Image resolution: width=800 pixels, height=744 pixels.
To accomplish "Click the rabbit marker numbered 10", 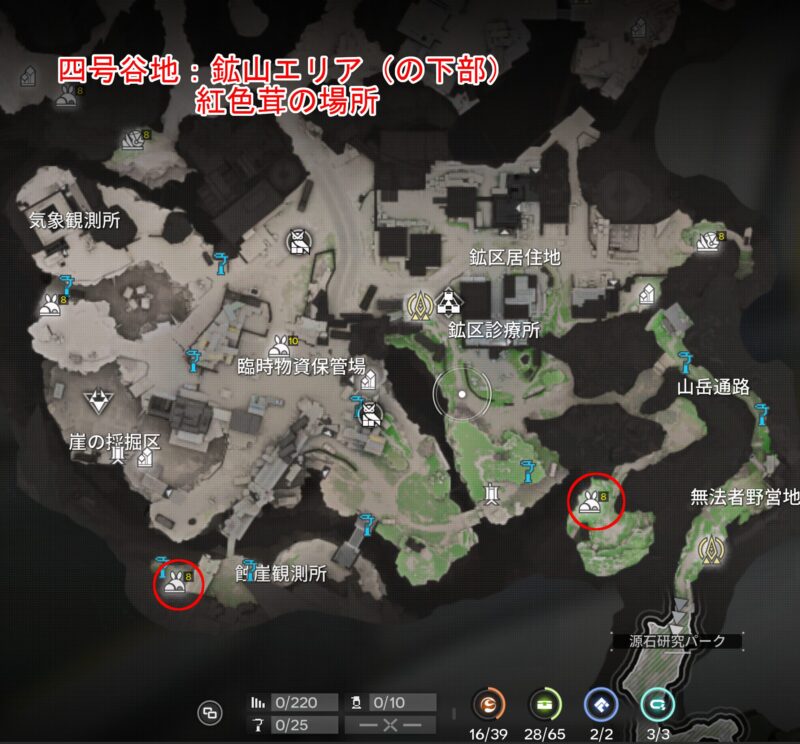I will 280,345.
